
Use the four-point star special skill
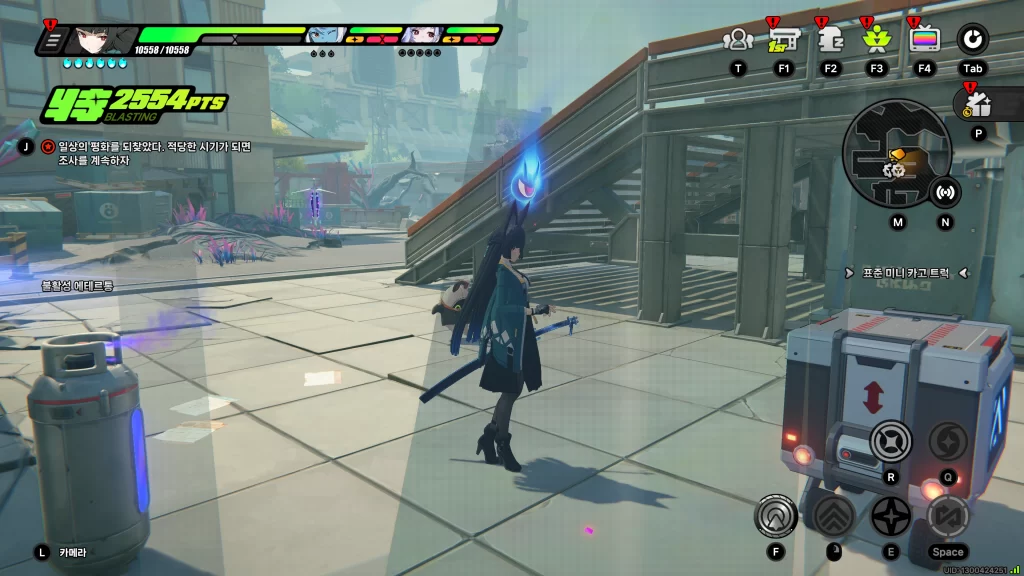tap(889, 516)
